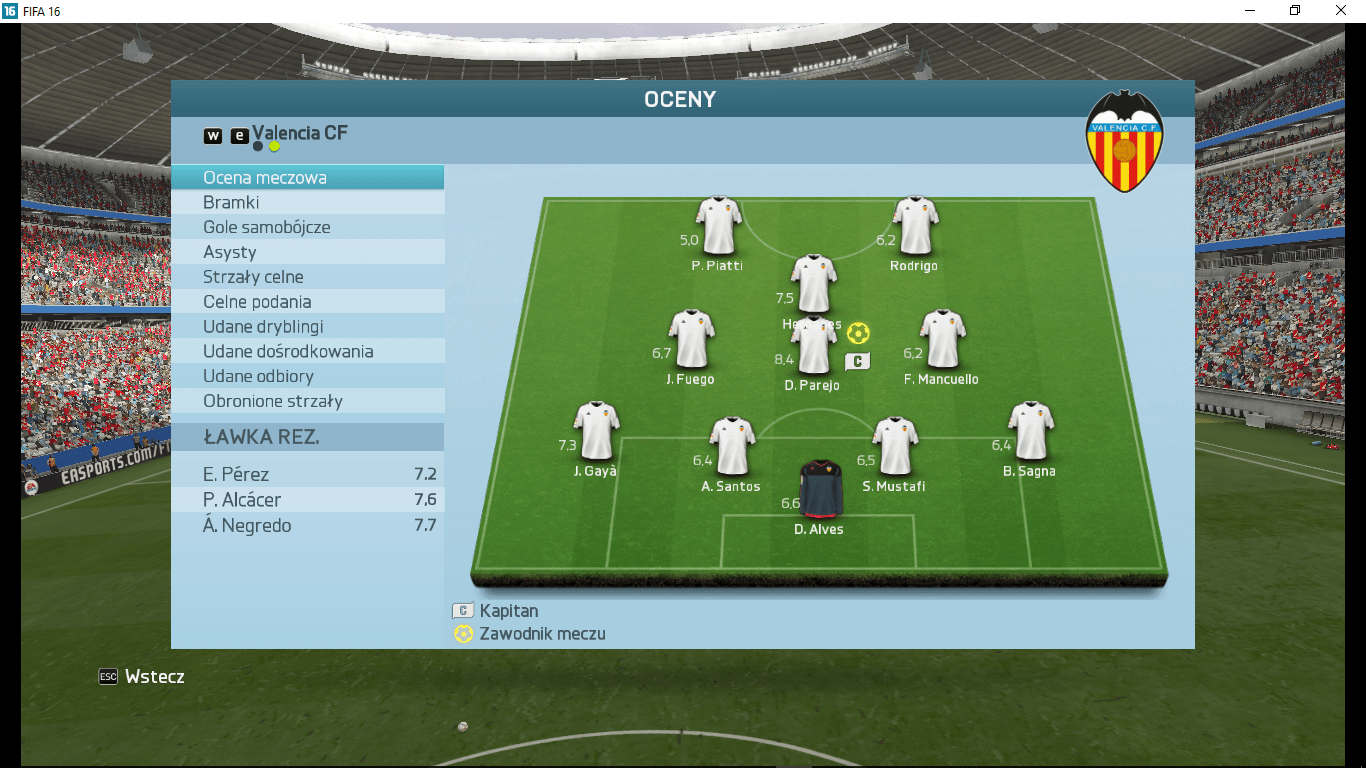The width and height of the screenshot is (1366, 768).
Task: Switch to Celne podania stats
Action: coord(307,302)
